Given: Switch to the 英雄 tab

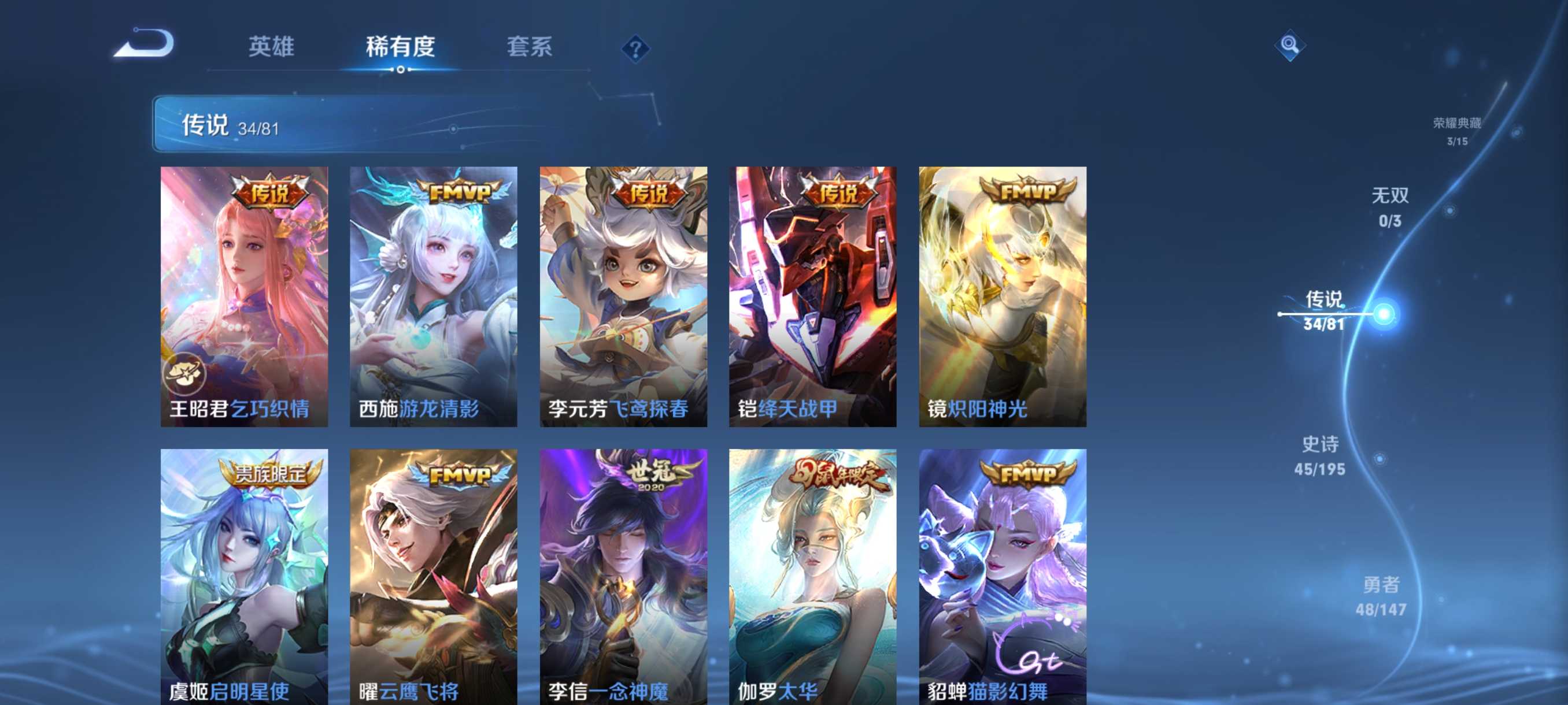Looking at the screenshot, I should tap(272, 46).
